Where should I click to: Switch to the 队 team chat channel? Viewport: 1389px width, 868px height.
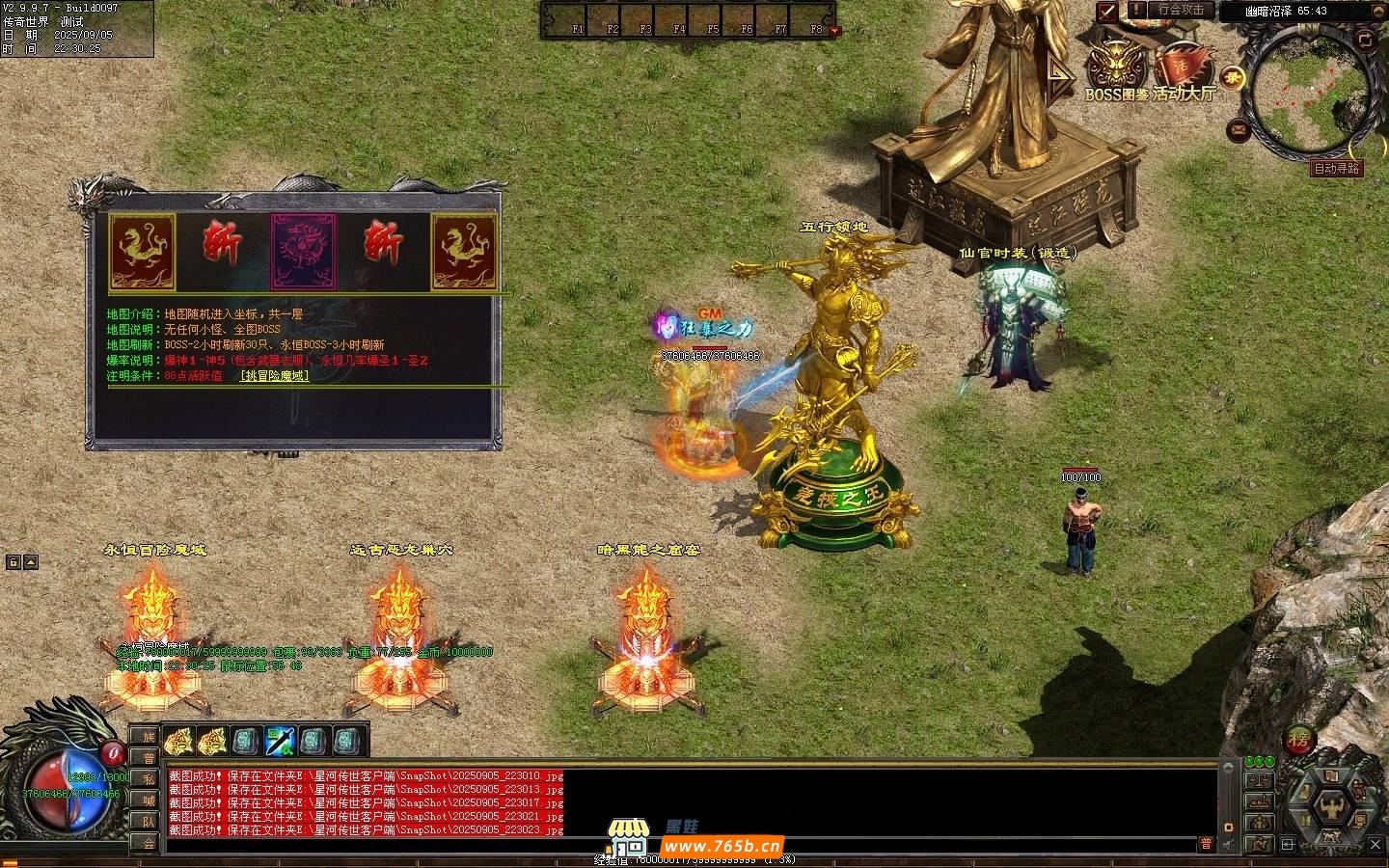[149, 822]
